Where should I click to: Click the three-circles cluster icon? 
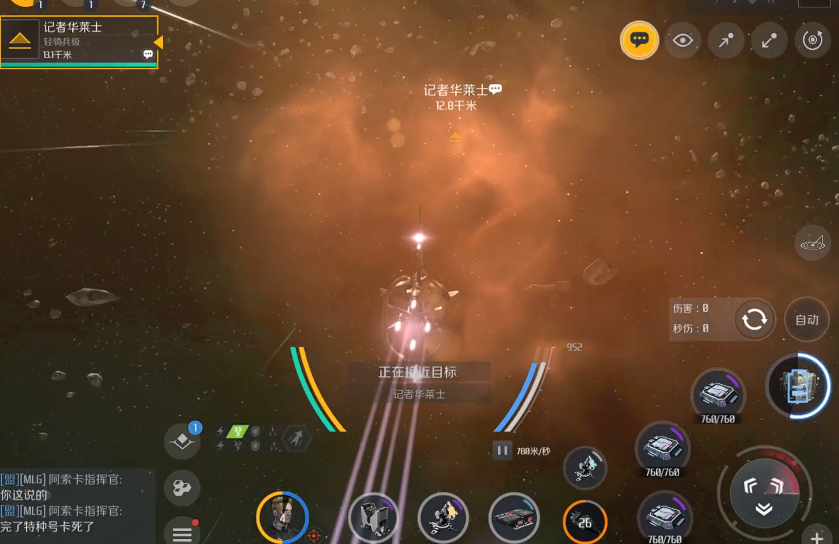point(181,488)
